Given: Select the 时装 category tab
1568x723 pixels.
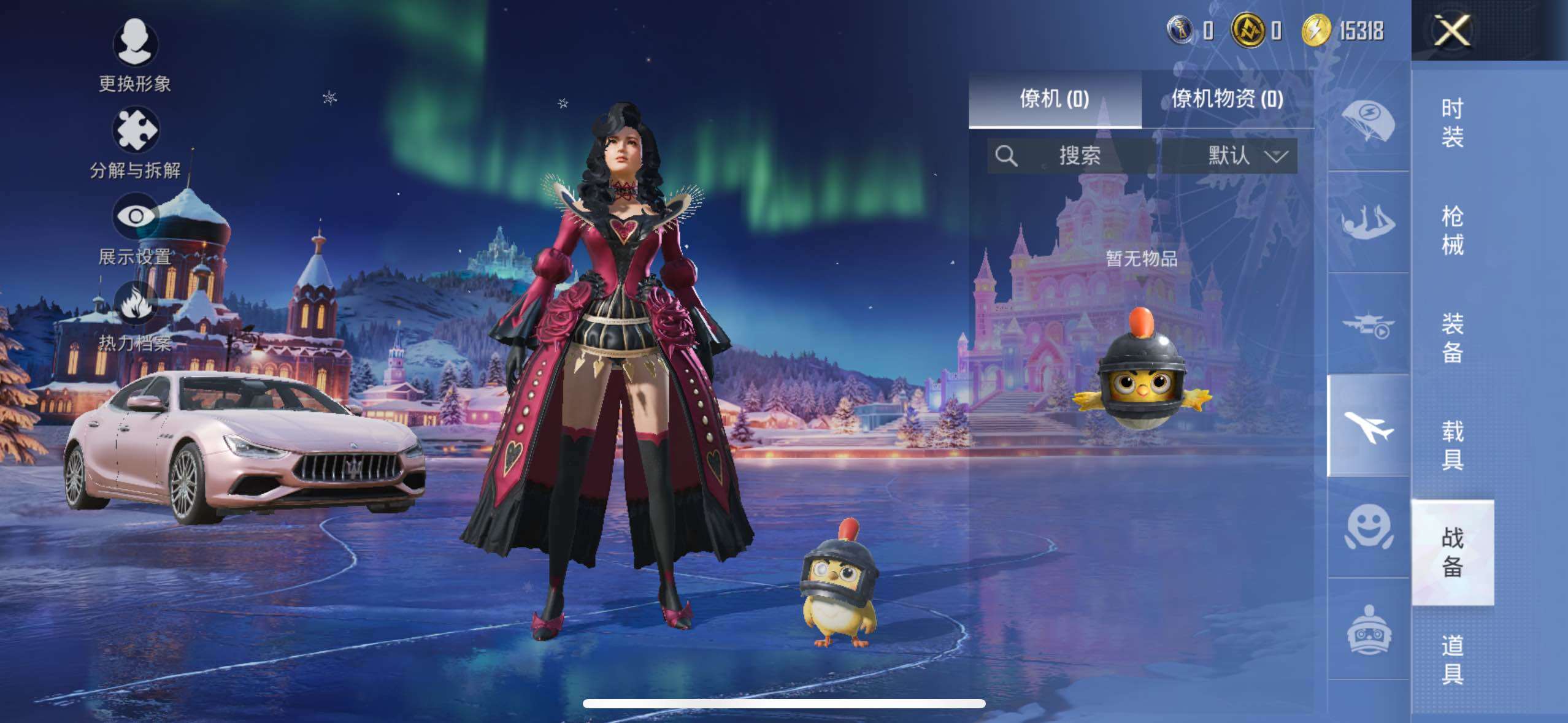Looking at the screenshot, I should (x=1452, y=123).
